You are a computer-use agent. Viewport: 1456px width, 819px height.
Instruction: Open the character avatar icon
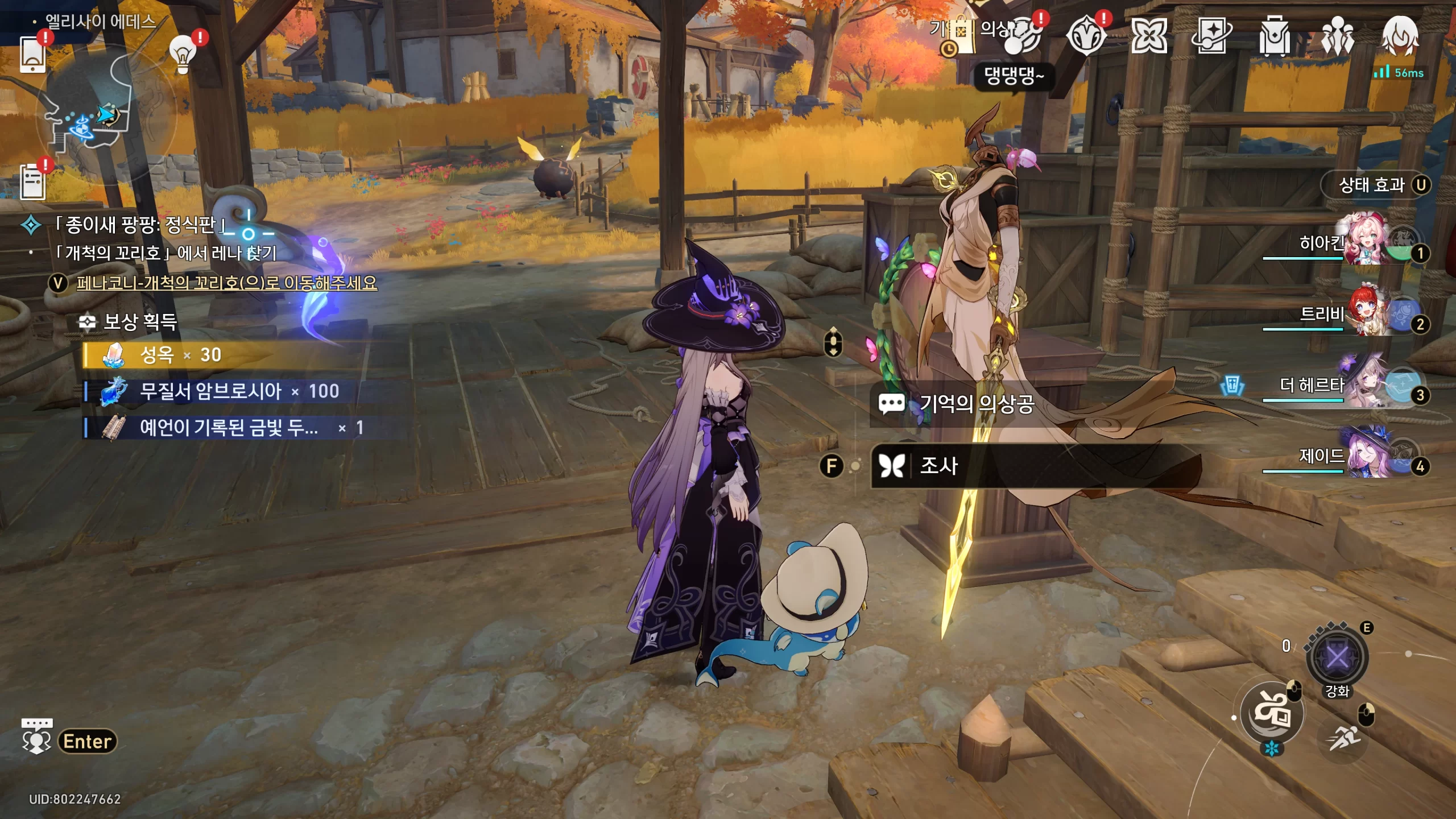tap(1400, 35)
